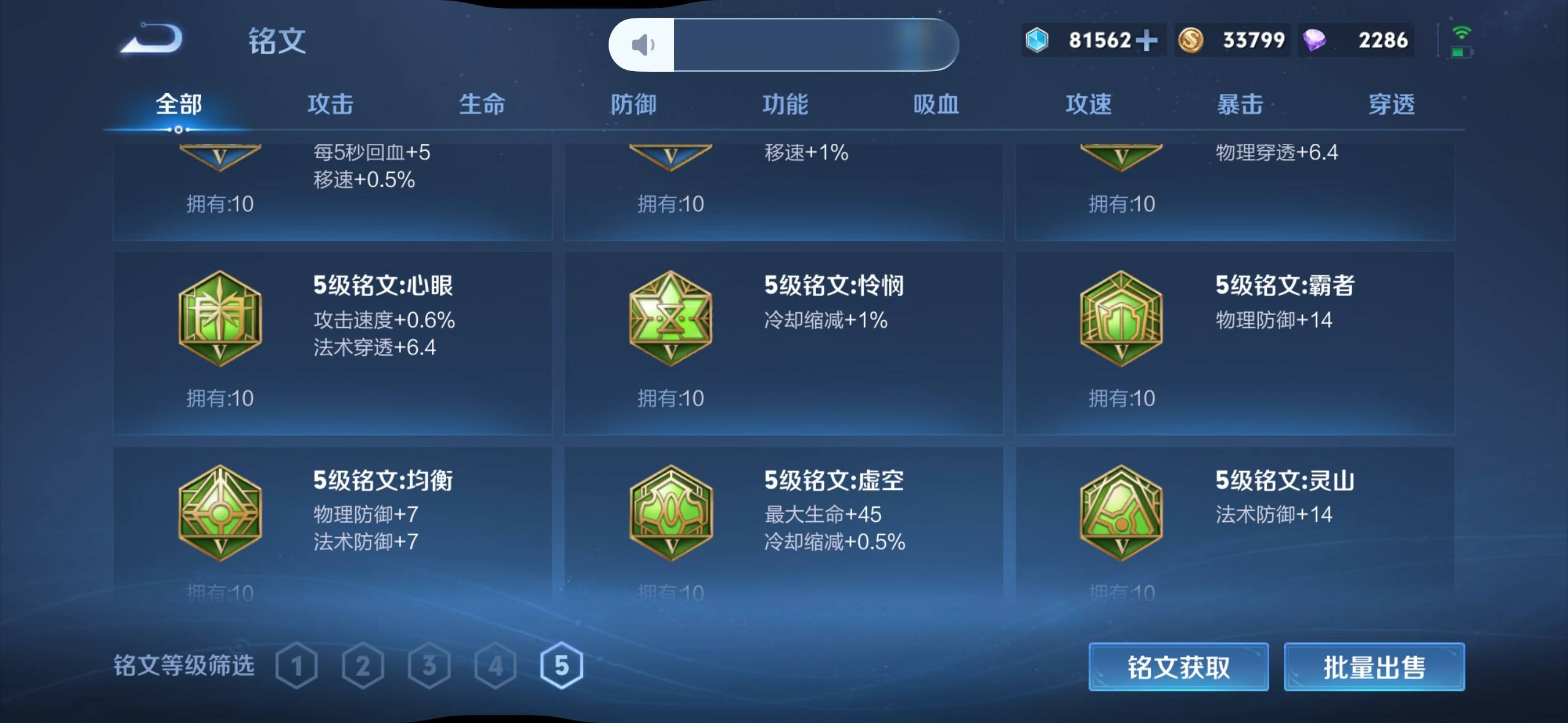This screenshot has height=723, width=1568.
Task: Show the 功能 inscriptions tab
Action: point(785,104)
